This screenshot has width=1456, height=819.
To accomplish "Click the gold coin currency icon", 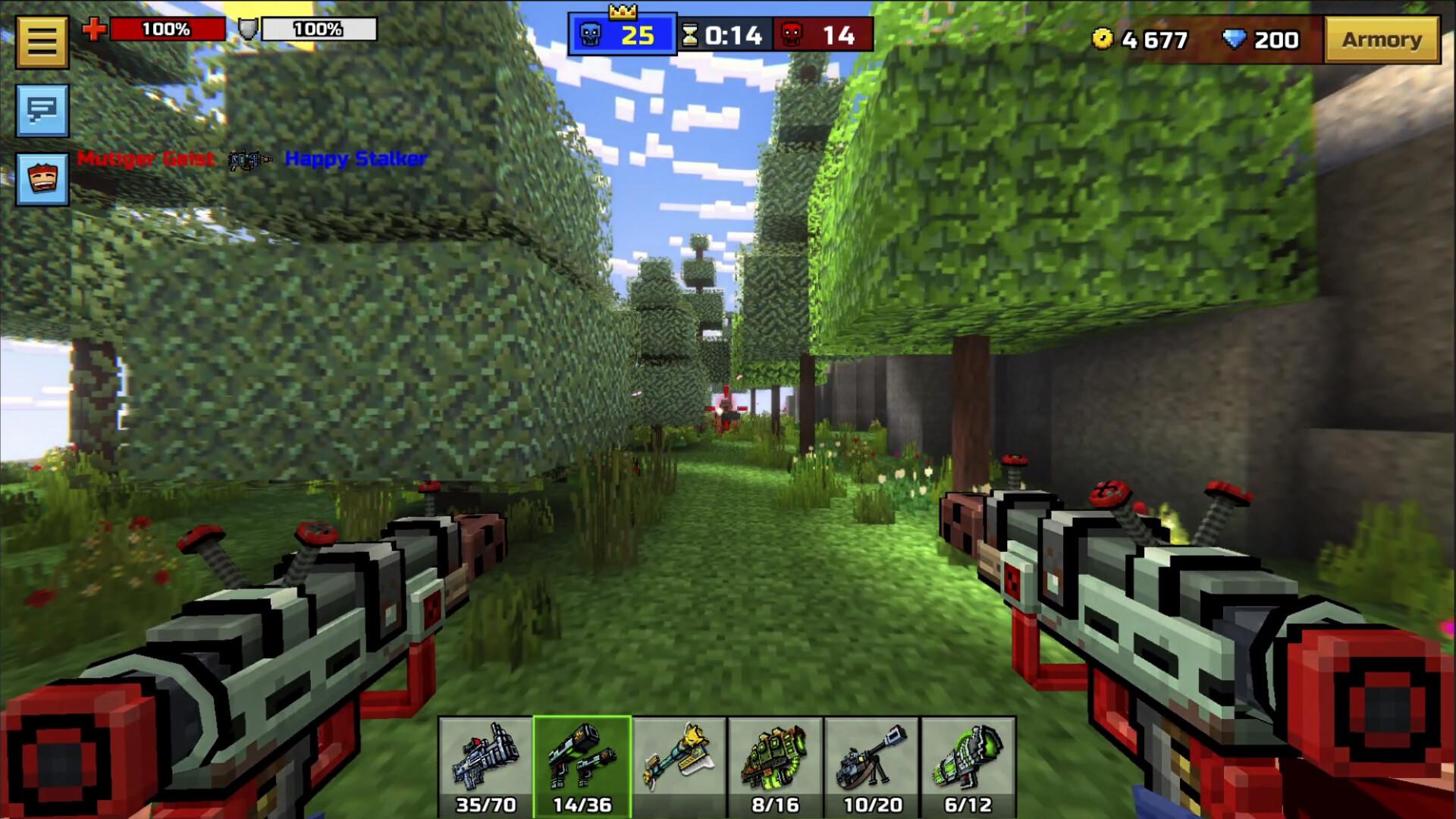I will [x=1103, y=37].
